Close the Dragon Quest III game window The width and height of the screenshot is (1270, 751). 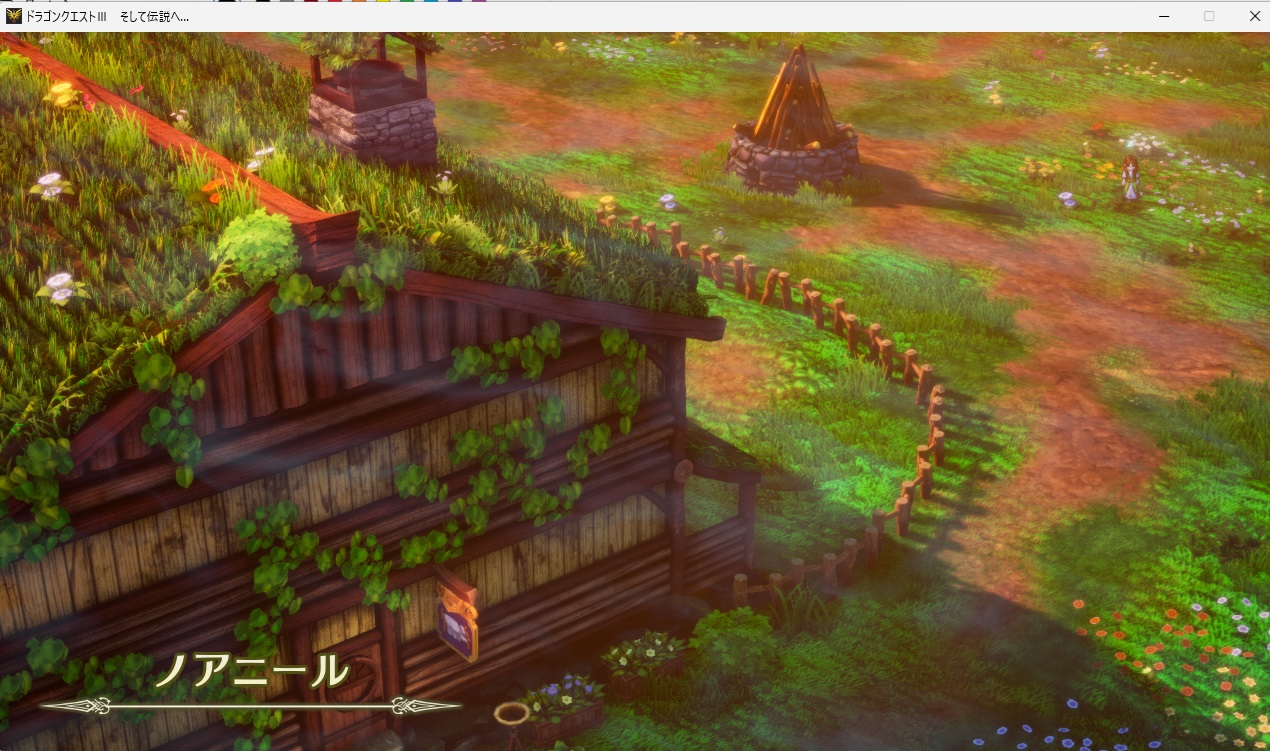click(1254, 16)
